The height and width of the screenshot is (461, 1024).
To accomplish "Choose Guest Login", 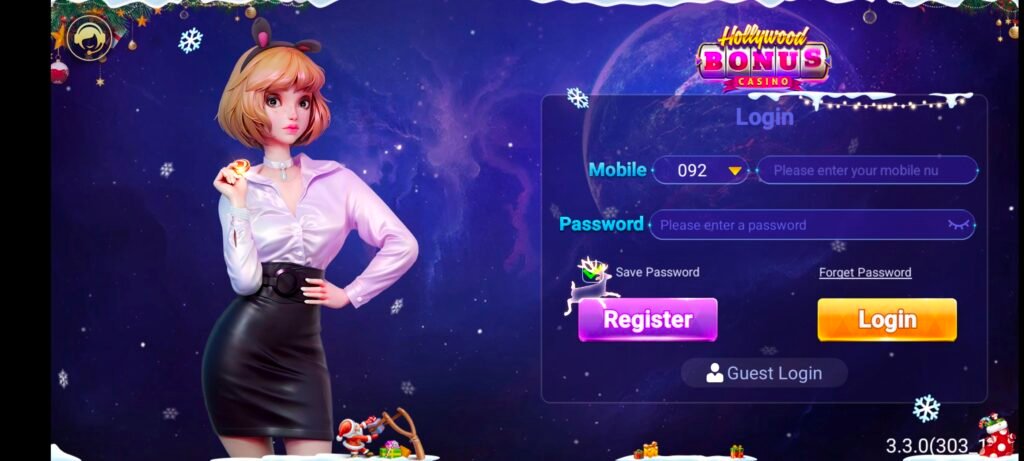I will (x=764, y=373).
